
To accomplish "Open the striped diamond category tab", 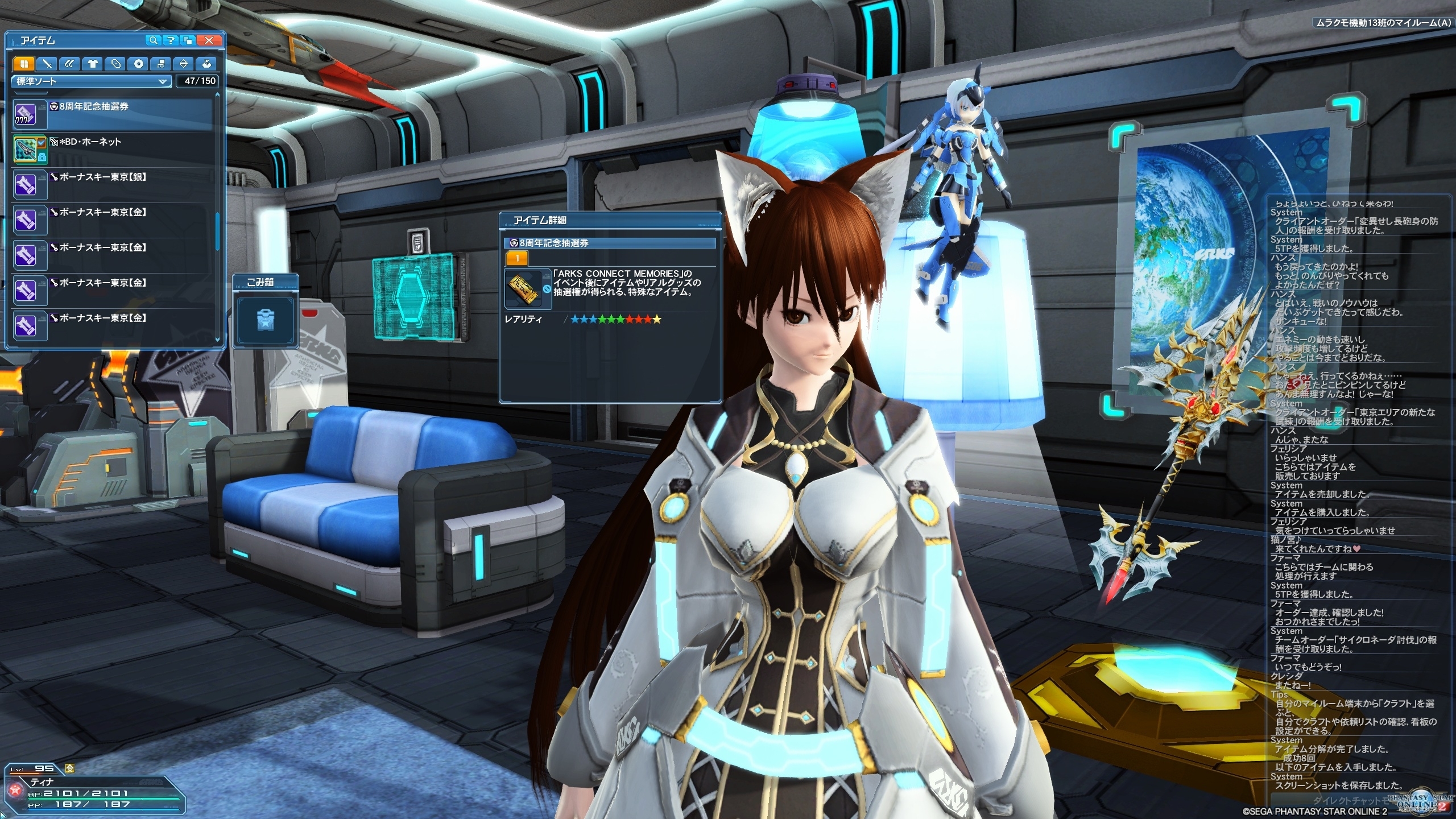I will (x=184, y=64).
